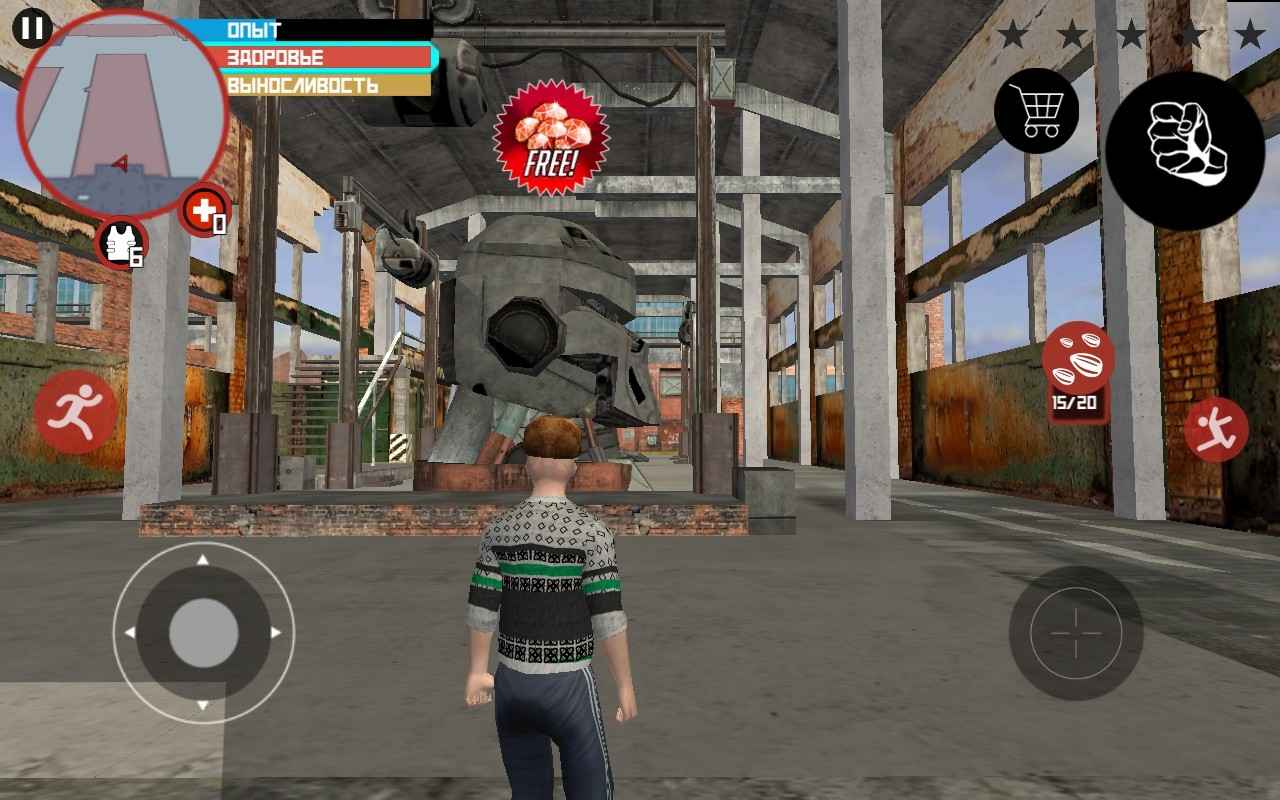Tap the red jump action button
The height and width of the screenshot is (800, 1280).
click(x=1216, y=429)
